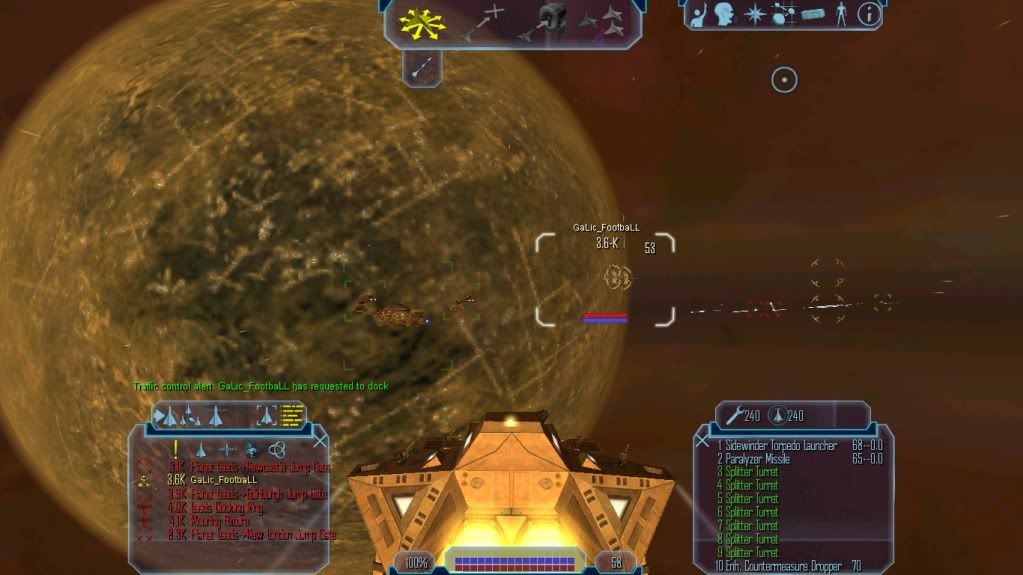Open the standing figure reputation icon
The width and height of the screenshot is (1023, 575).
point(841,14)
